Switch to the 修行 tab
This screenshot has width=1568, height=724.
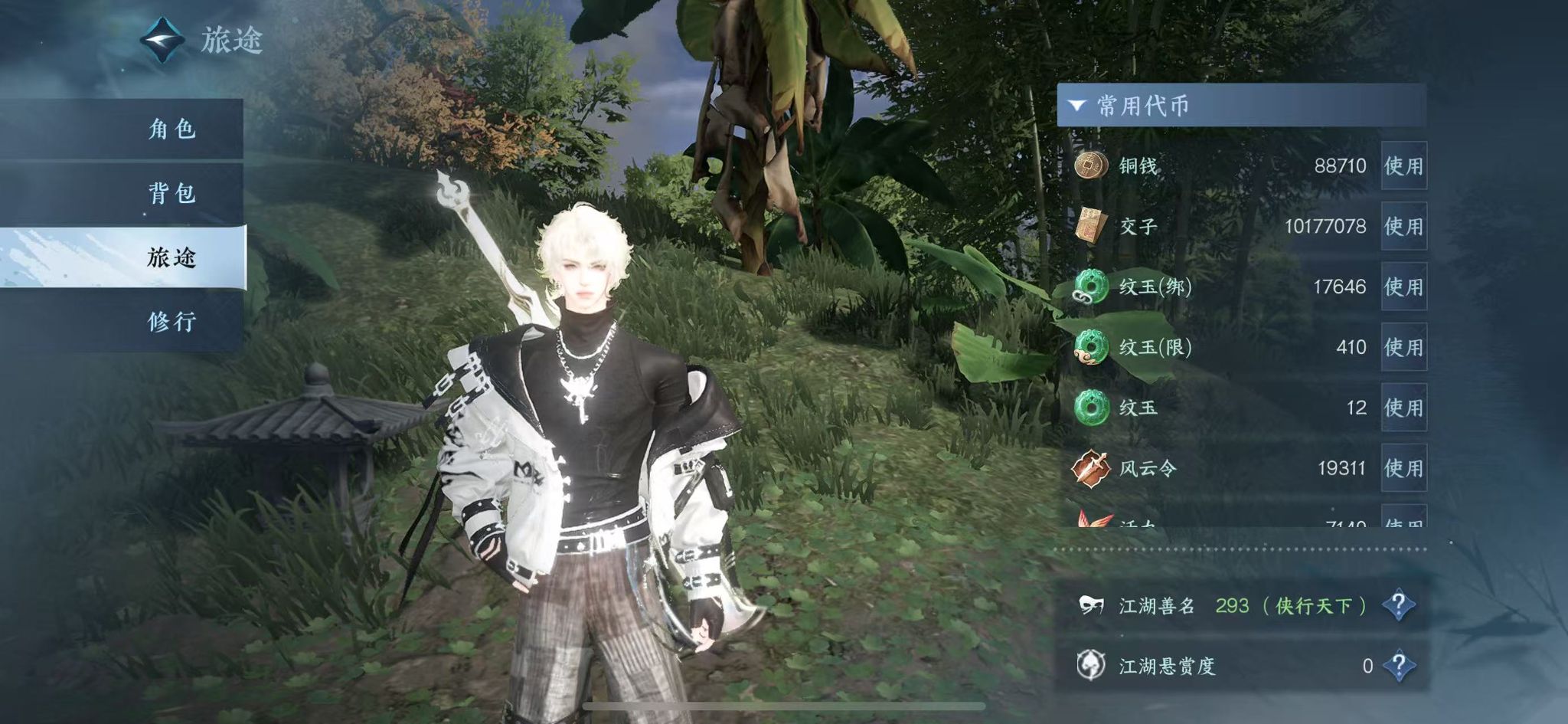(171, 321)
